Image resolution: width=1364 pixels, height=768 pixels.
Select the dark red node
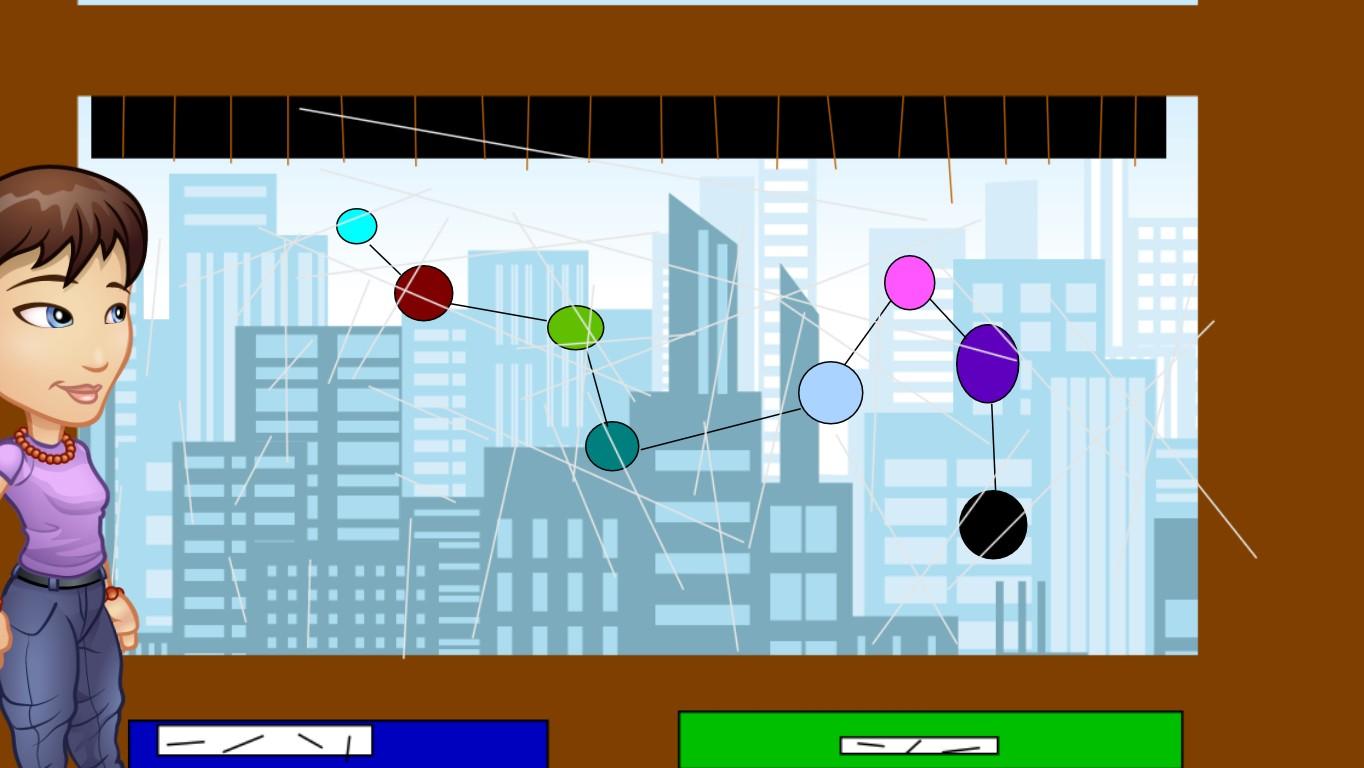pos(426,291)
